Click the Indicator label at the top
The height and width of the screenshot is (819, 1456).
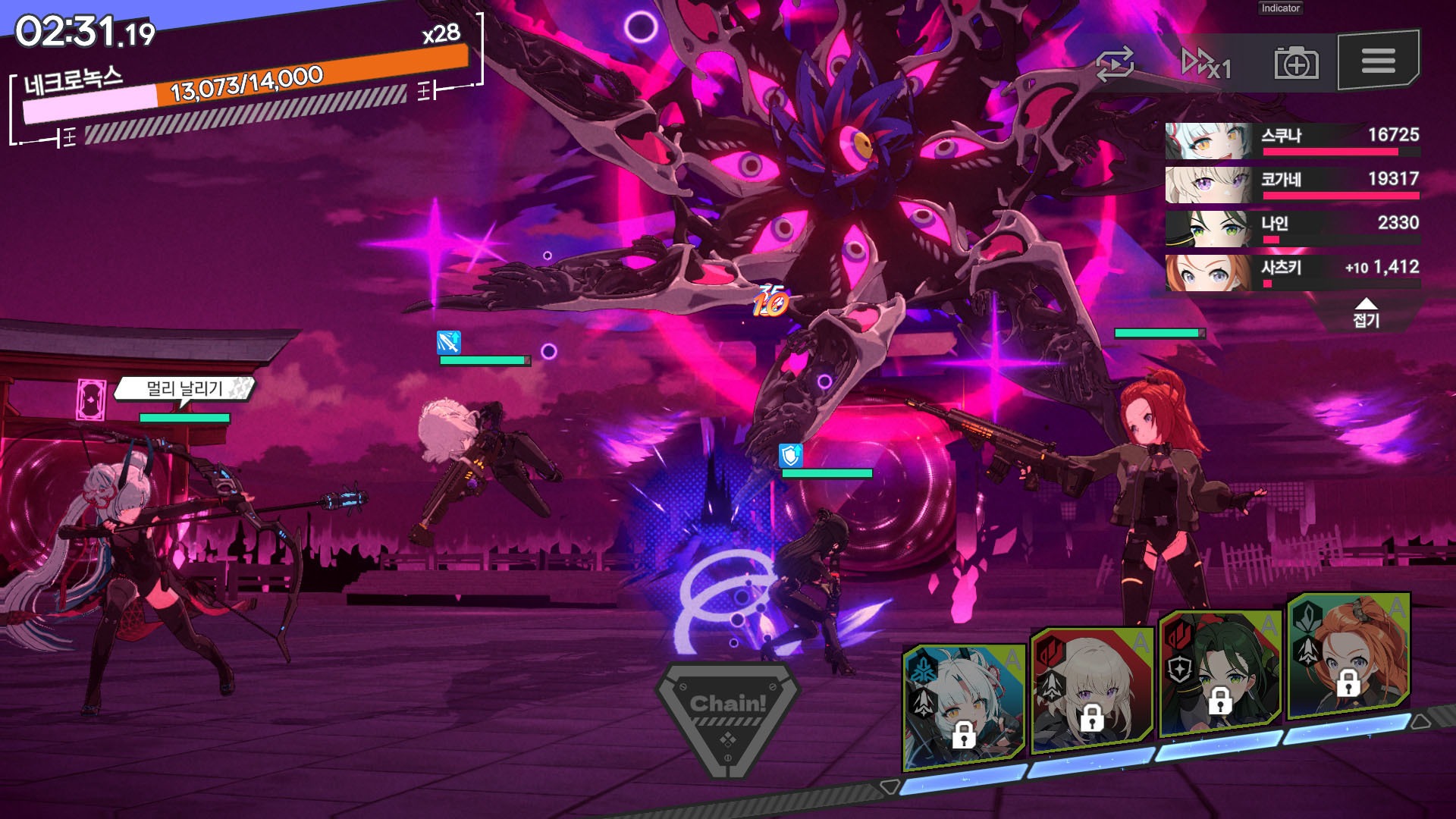1281,8
